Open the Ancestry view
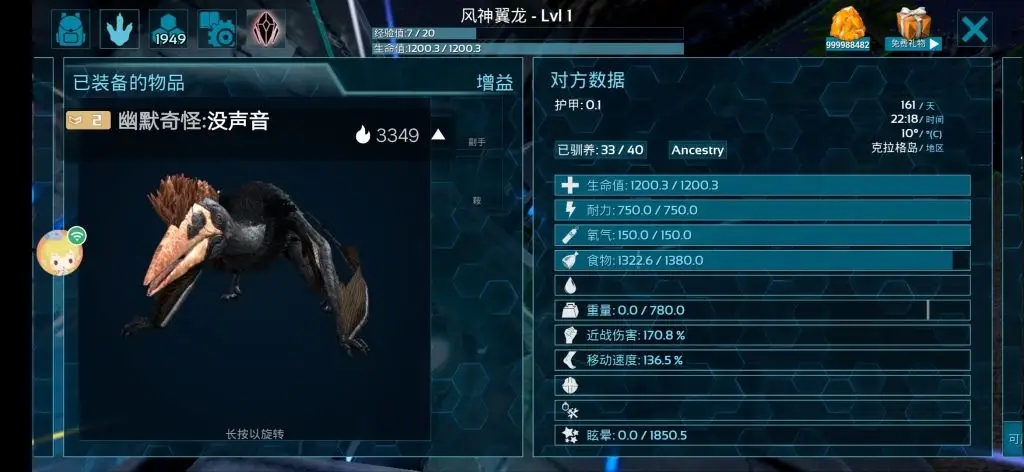 (697, 150)
